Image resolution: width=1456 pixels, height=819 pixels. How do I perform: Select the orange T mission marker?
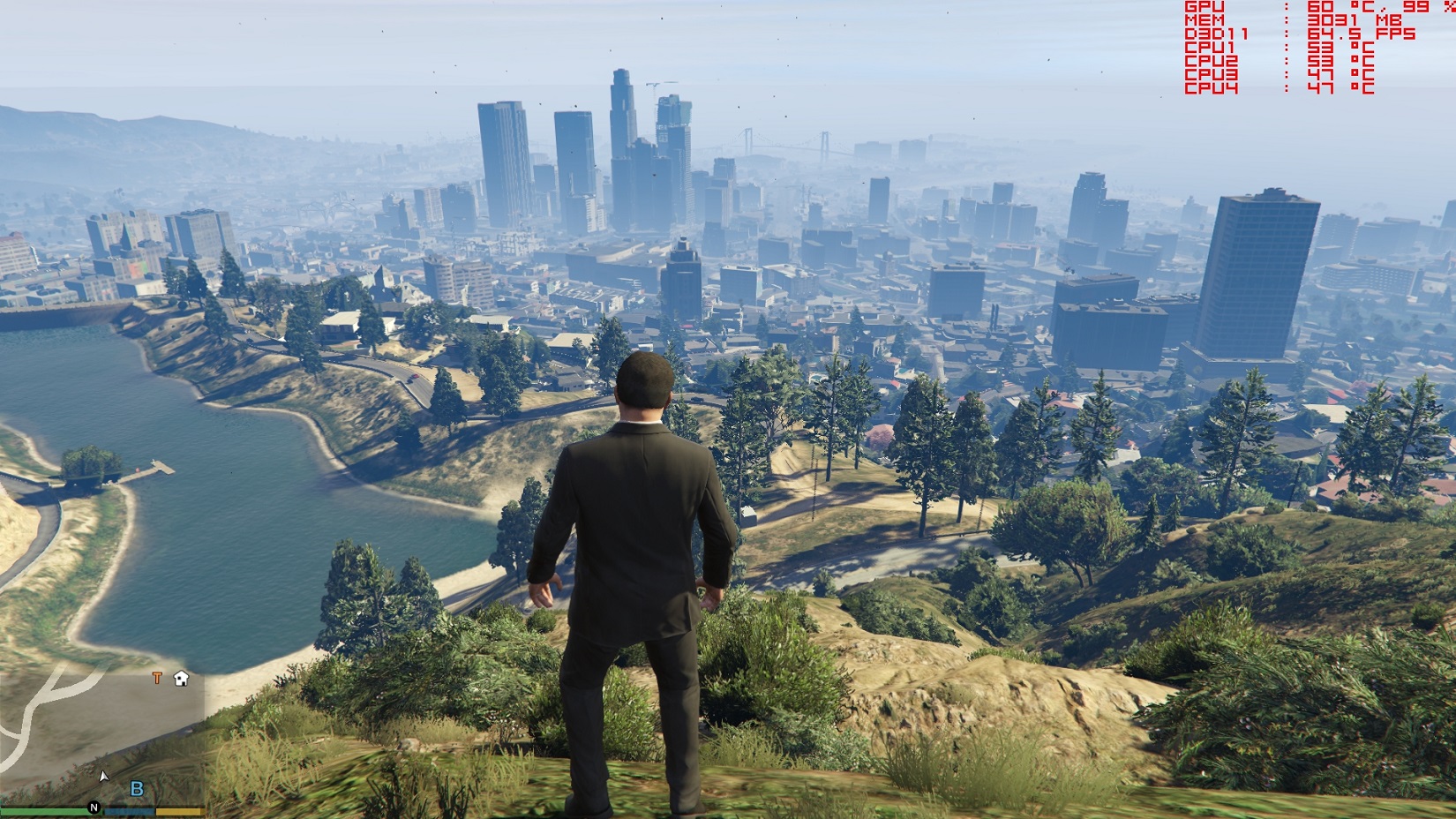(157, 678)
